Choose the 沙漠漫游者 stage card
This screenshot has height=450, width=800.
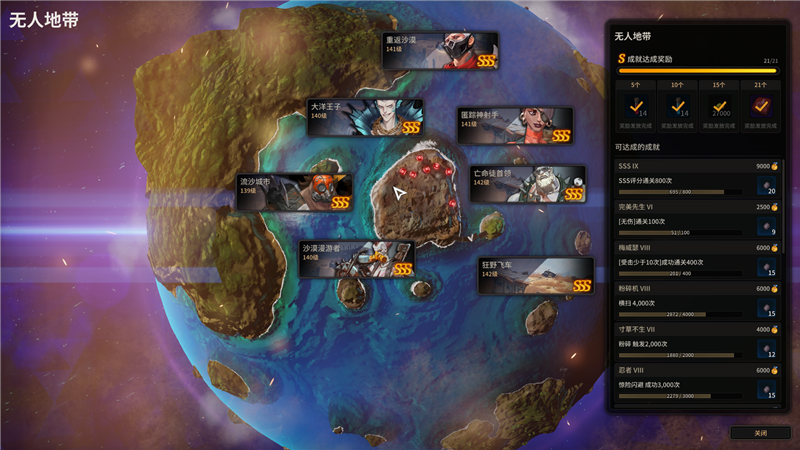[x=357, y=258]
